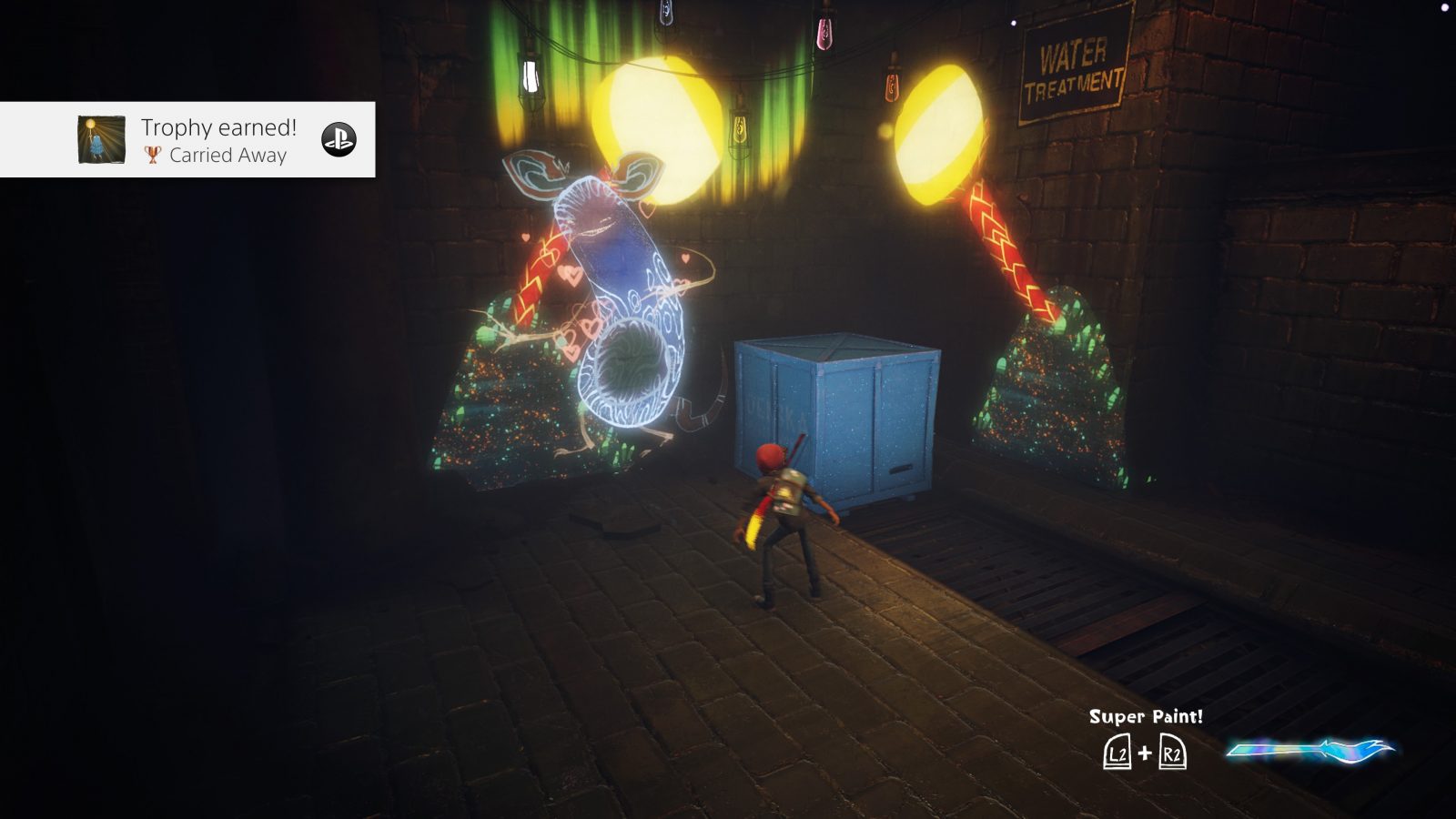
Task: Select the trophy cup icon beside Carried Away
Action: point(152,157)
